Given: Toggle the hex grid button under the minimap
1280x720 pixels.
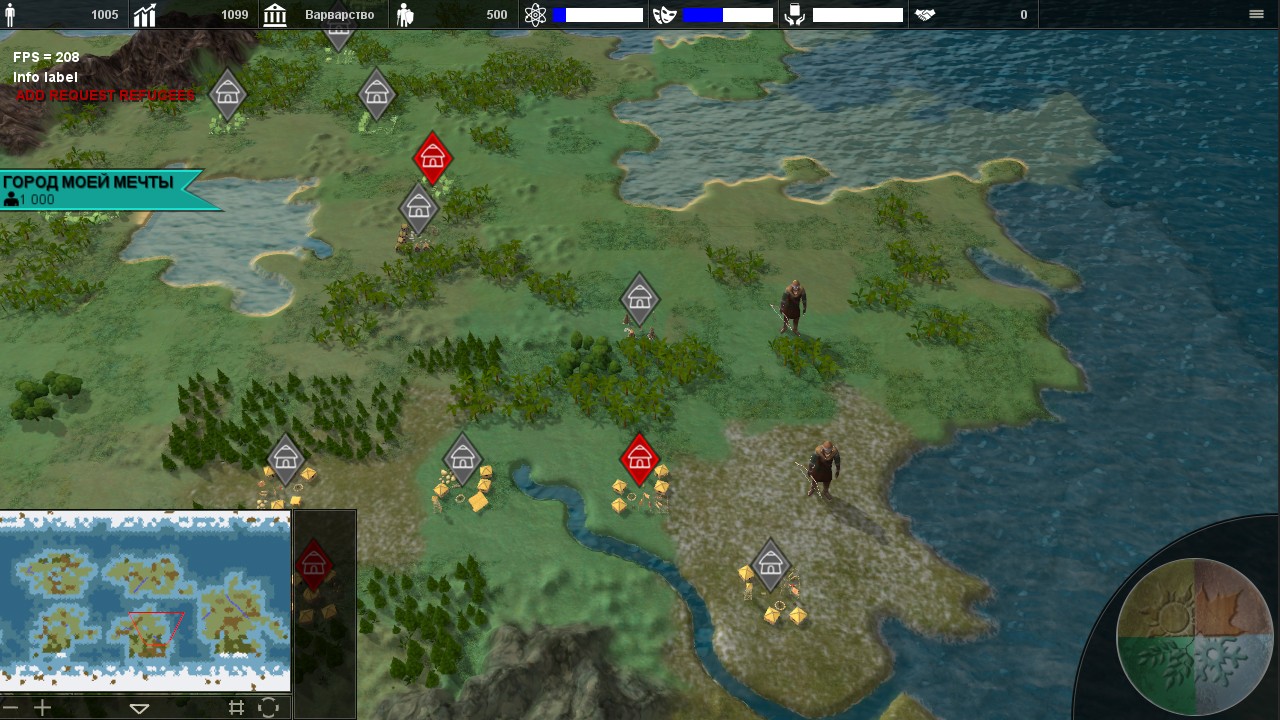Looking at the screenshot, I should pyautogui.click(x=236, y=707).
